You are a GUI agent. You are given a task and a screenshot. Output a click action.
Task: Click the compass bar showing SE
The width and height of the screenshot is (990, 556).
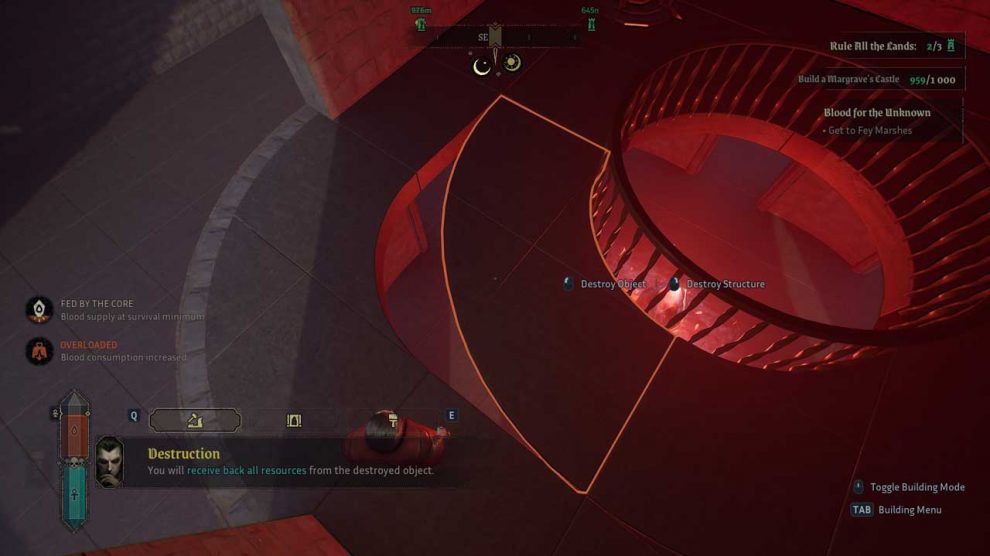click(x=496, y=37)
